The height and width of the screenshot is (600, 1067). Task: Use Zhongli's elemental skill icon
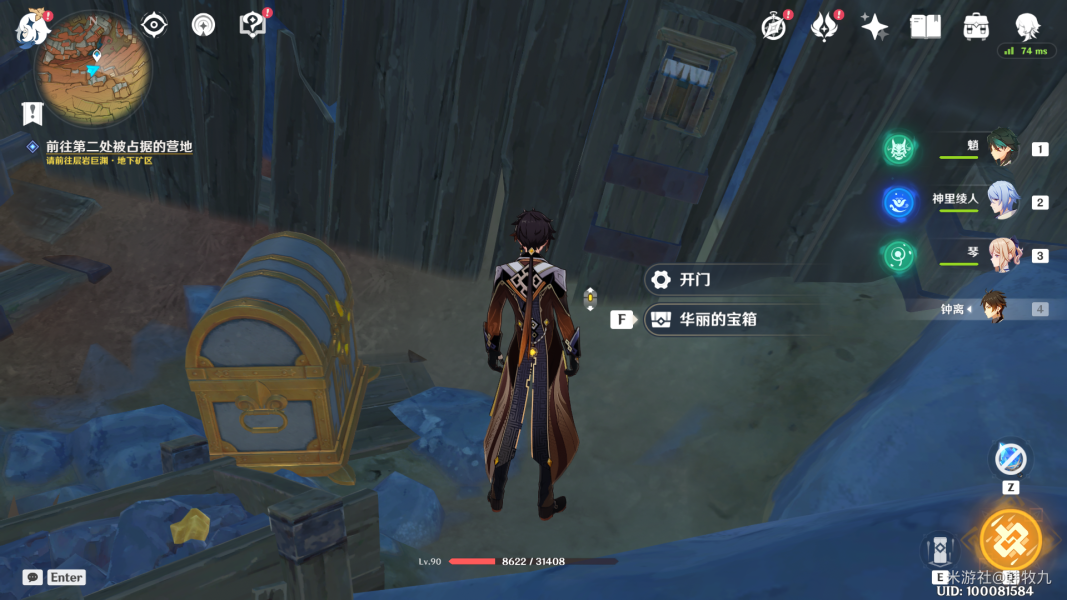point(940,550)
